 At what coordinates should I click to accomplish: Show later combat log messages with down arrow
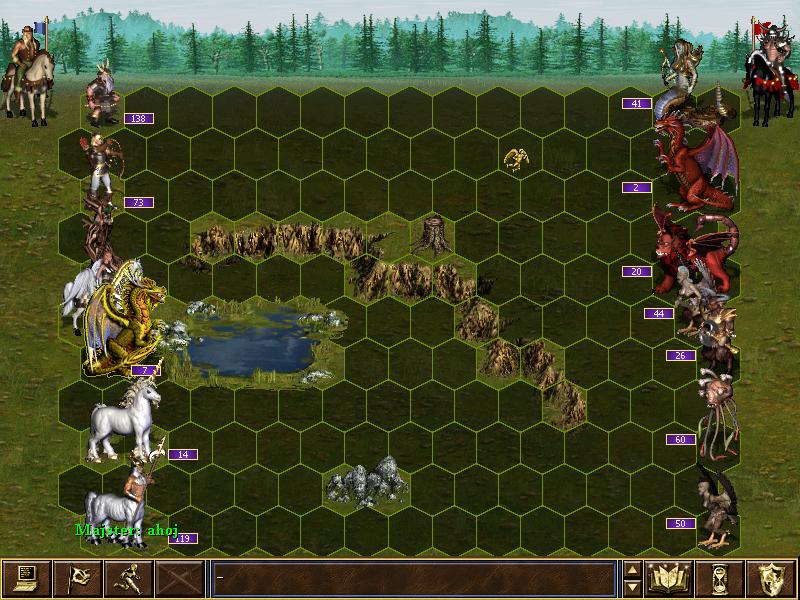632,586
